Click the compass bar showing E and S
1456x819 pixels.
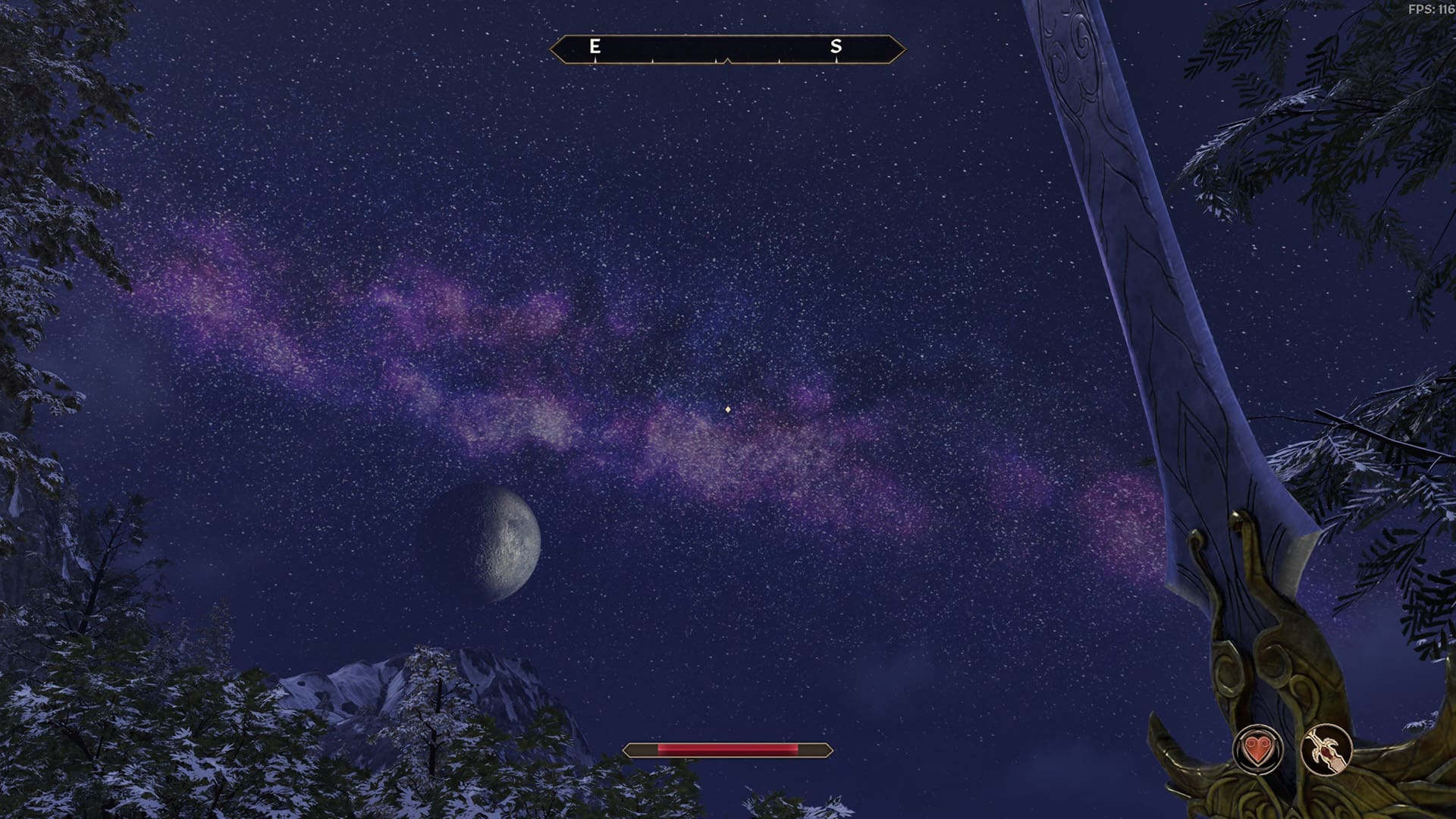(x=727, y=49)
